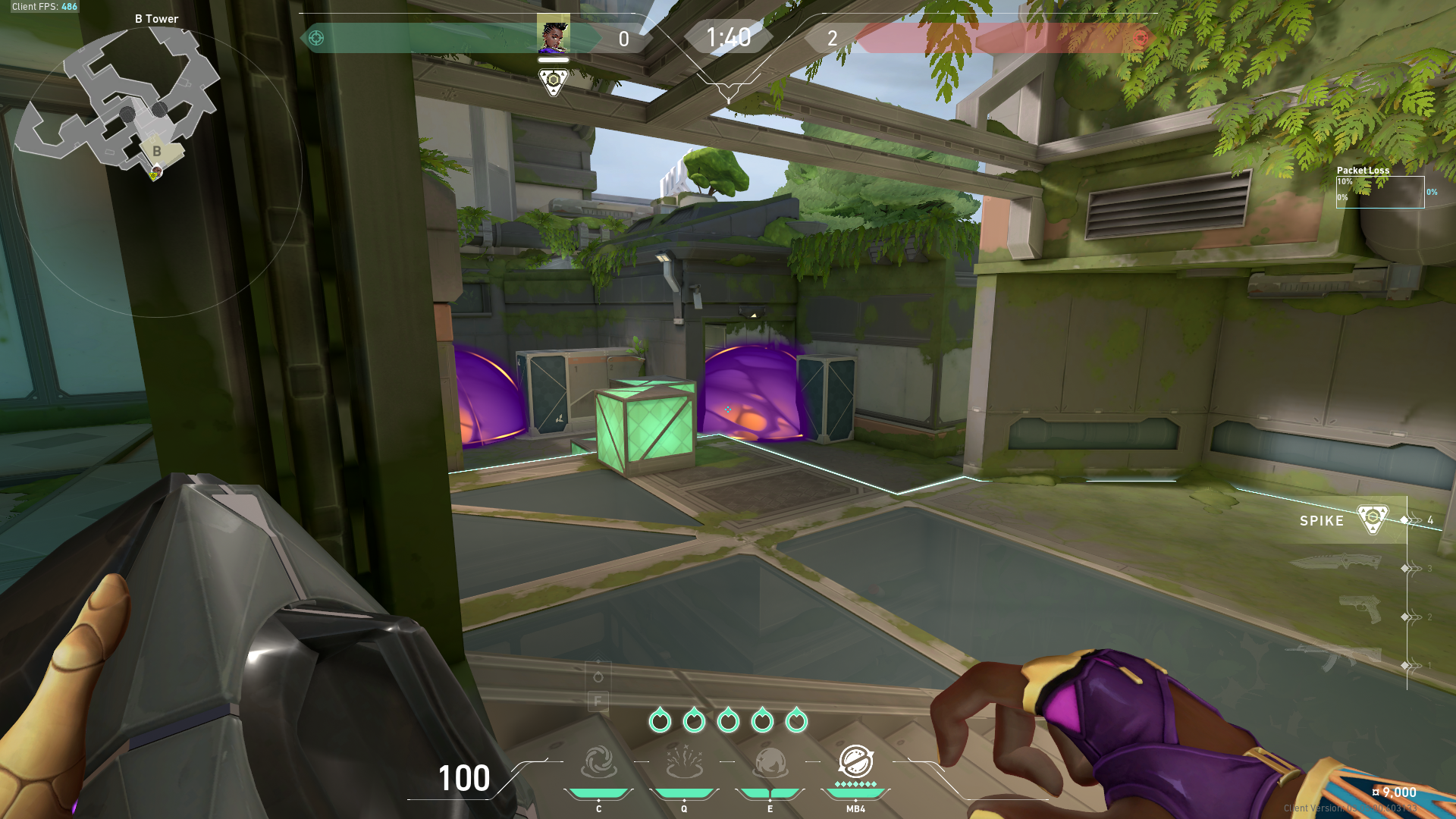Screen dimensions: 1456x819
Task: Activate the Gravity Well ability icon
Action: coord(598,763)
